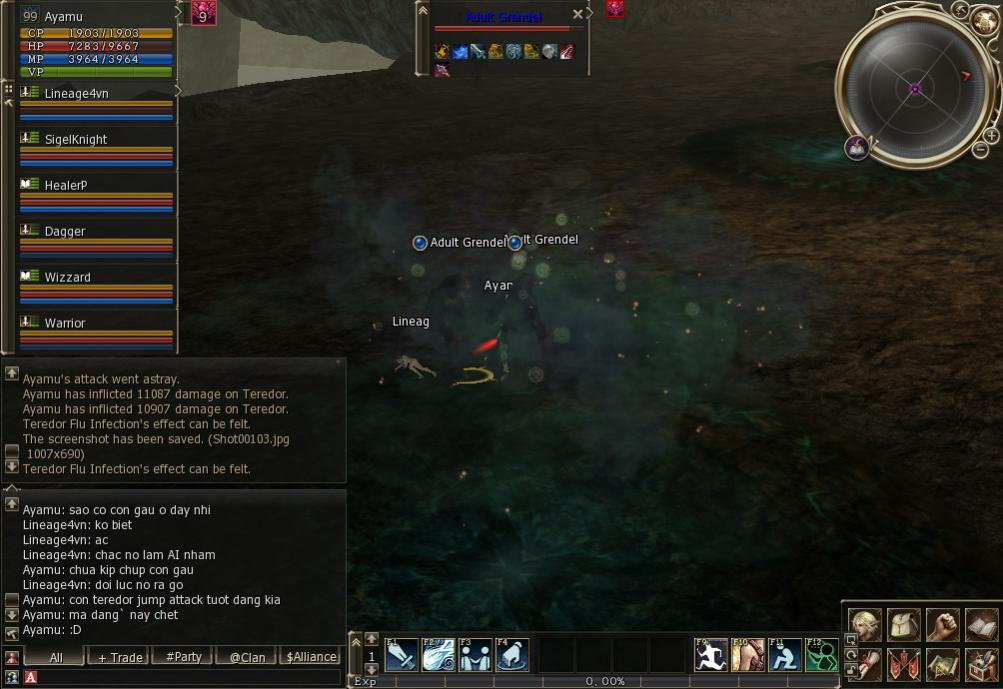Open the character portrait menu button

click(865, 625)
